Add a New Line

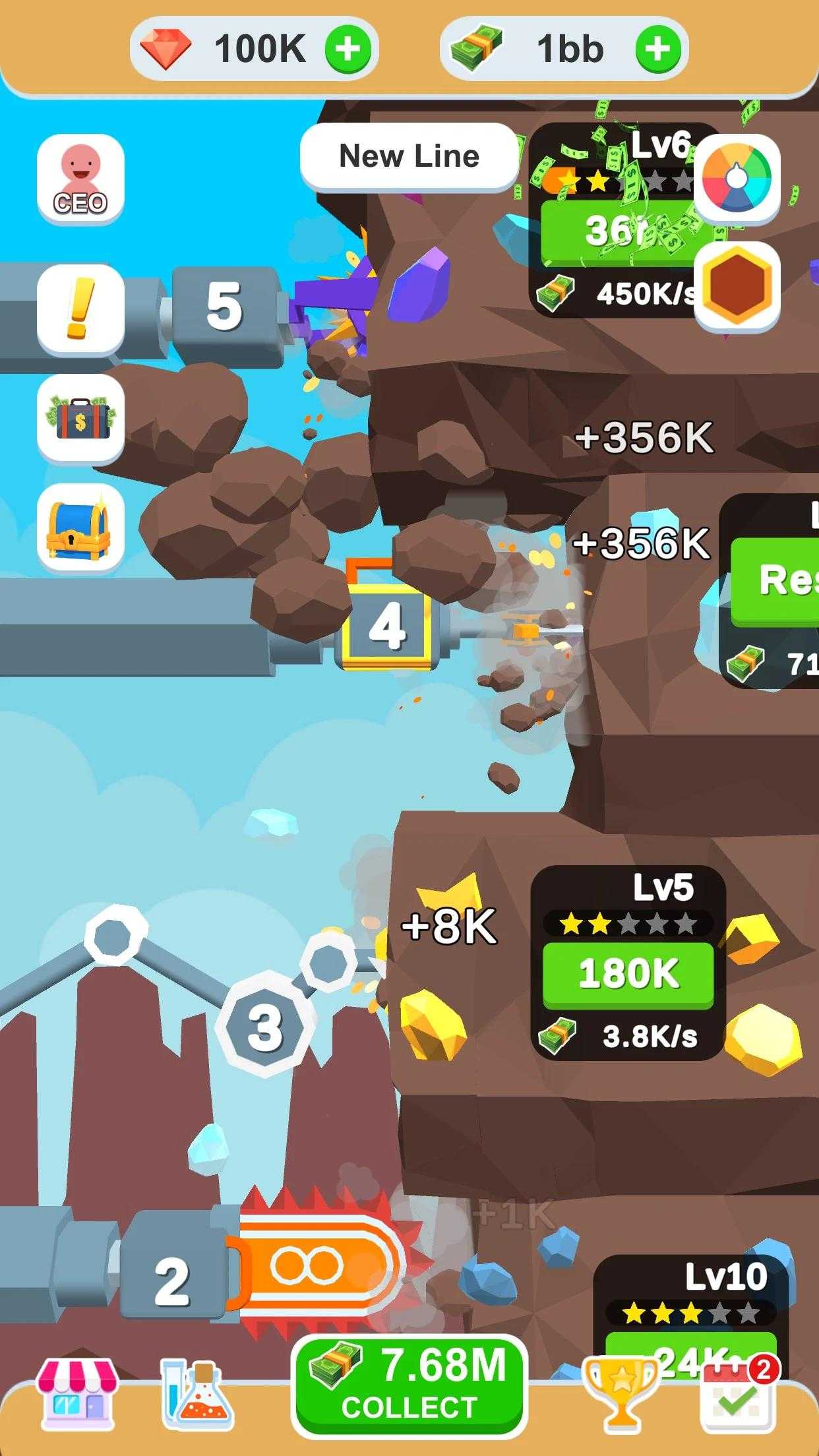(x=409, y=157)
